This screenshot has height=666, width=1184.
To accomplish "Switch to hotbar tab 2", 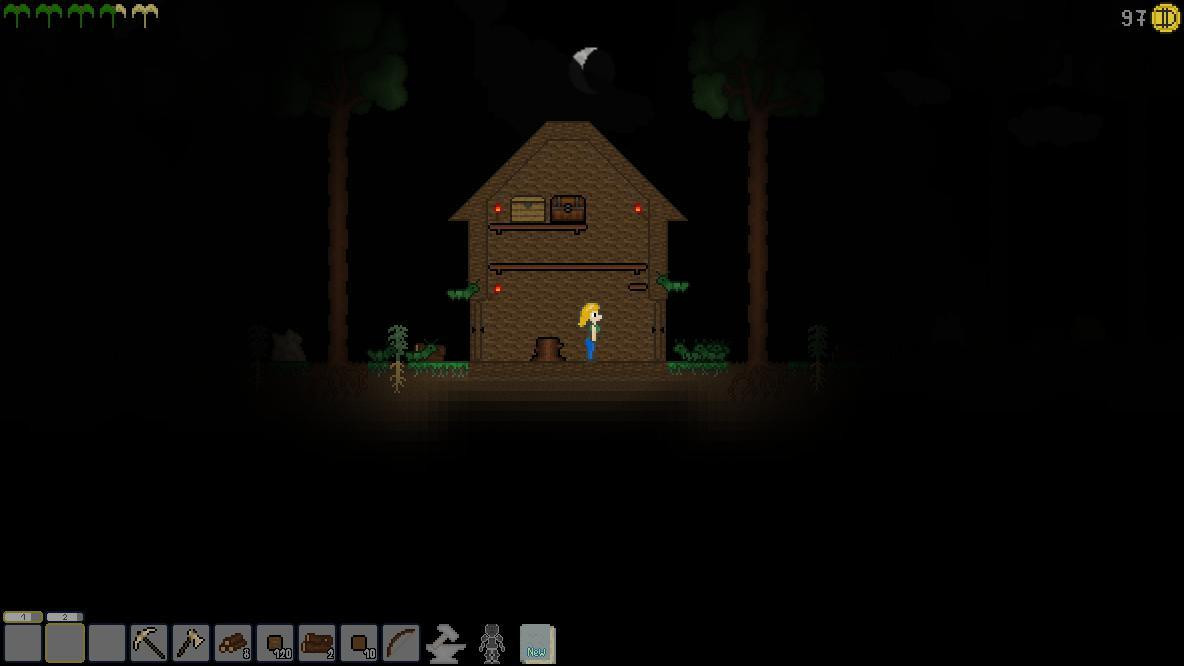I will 64,617.
